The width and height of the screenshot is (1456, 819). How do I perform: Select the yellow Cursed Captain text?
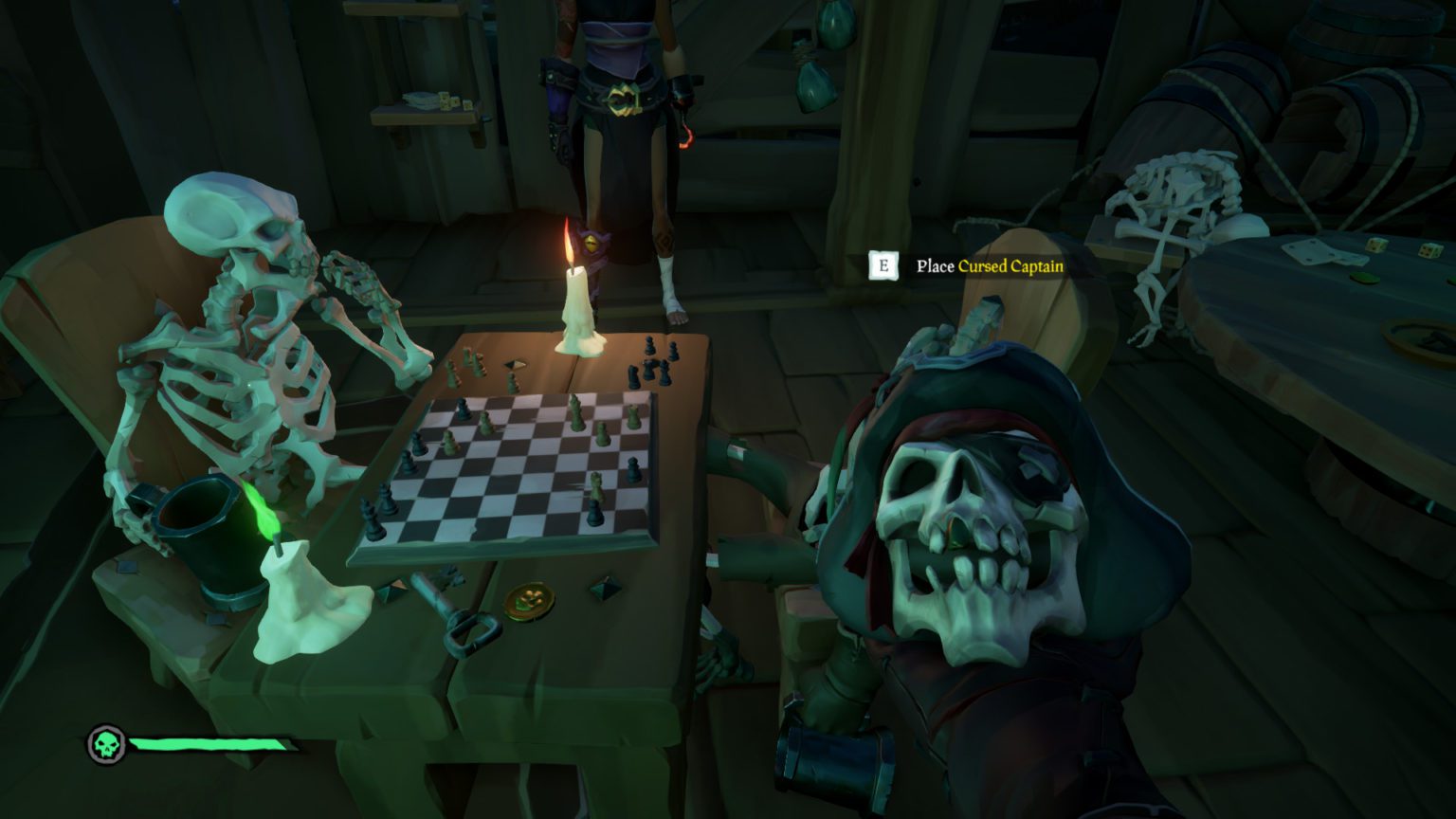pyautogui.click(x=1010, y=267)
